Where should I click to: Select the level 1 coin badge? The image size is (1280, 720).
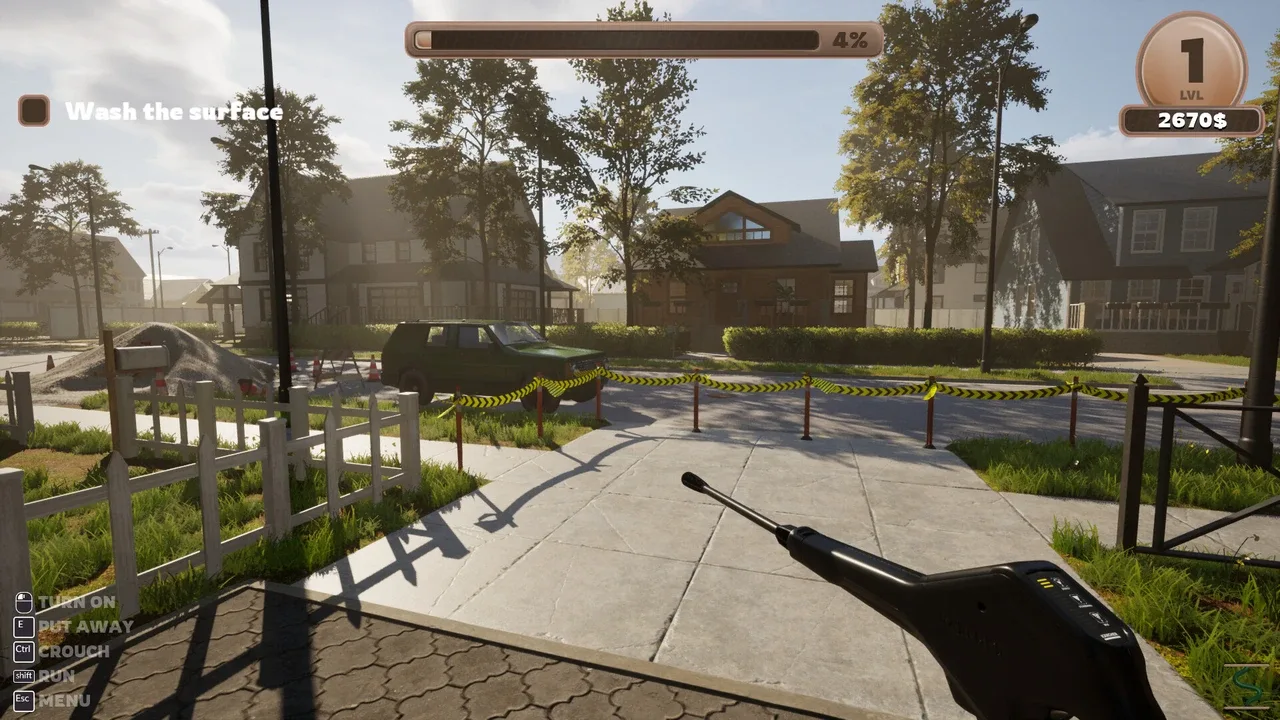pyautogui.click(x=1191, y=60)
